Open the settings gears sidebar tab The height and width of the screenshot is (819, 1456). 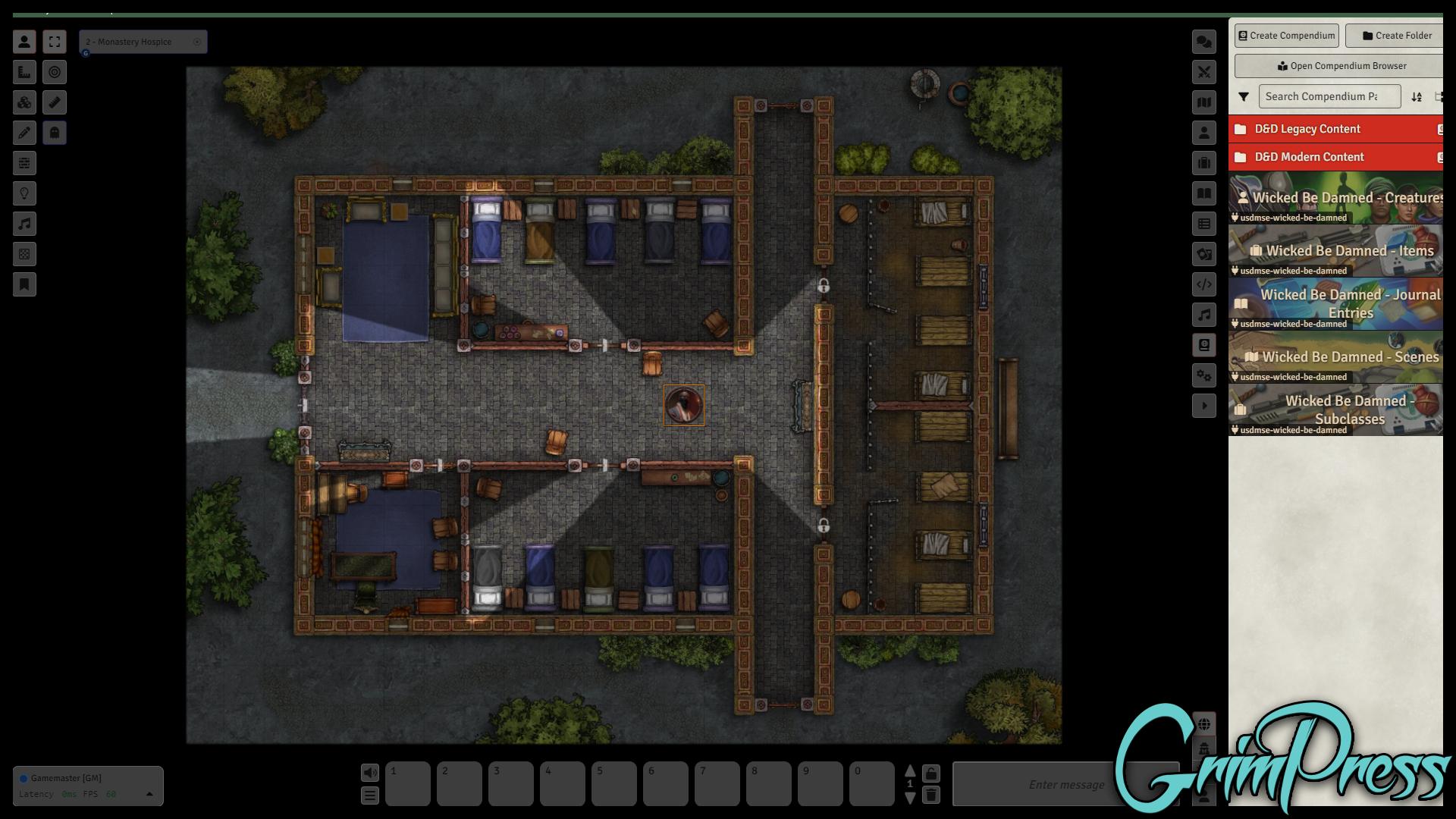pyautogui.click(x=1203, y=375)
